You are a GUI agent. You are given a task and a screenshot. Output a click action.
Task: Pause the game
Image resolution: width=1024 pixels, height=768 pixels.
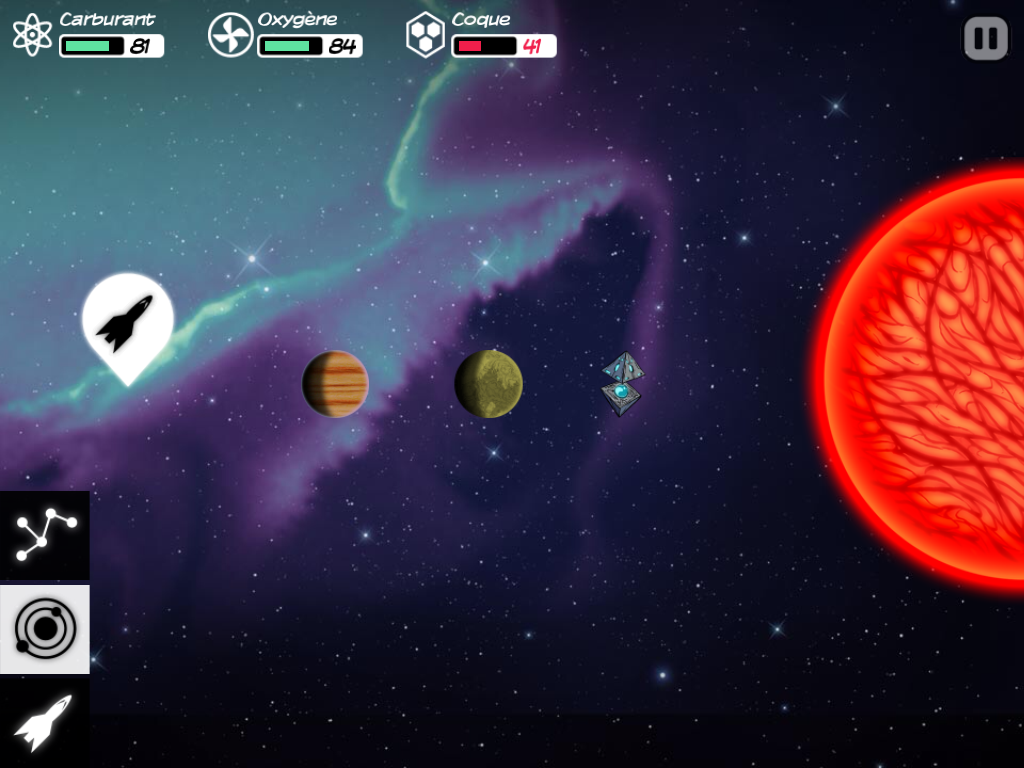point(985,38)
